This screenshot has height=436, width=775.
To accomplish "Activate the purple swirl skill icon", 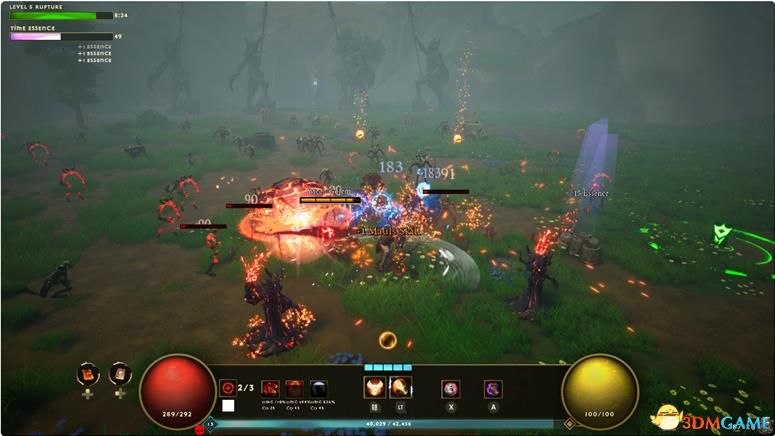I will click(x=493, y=388).
